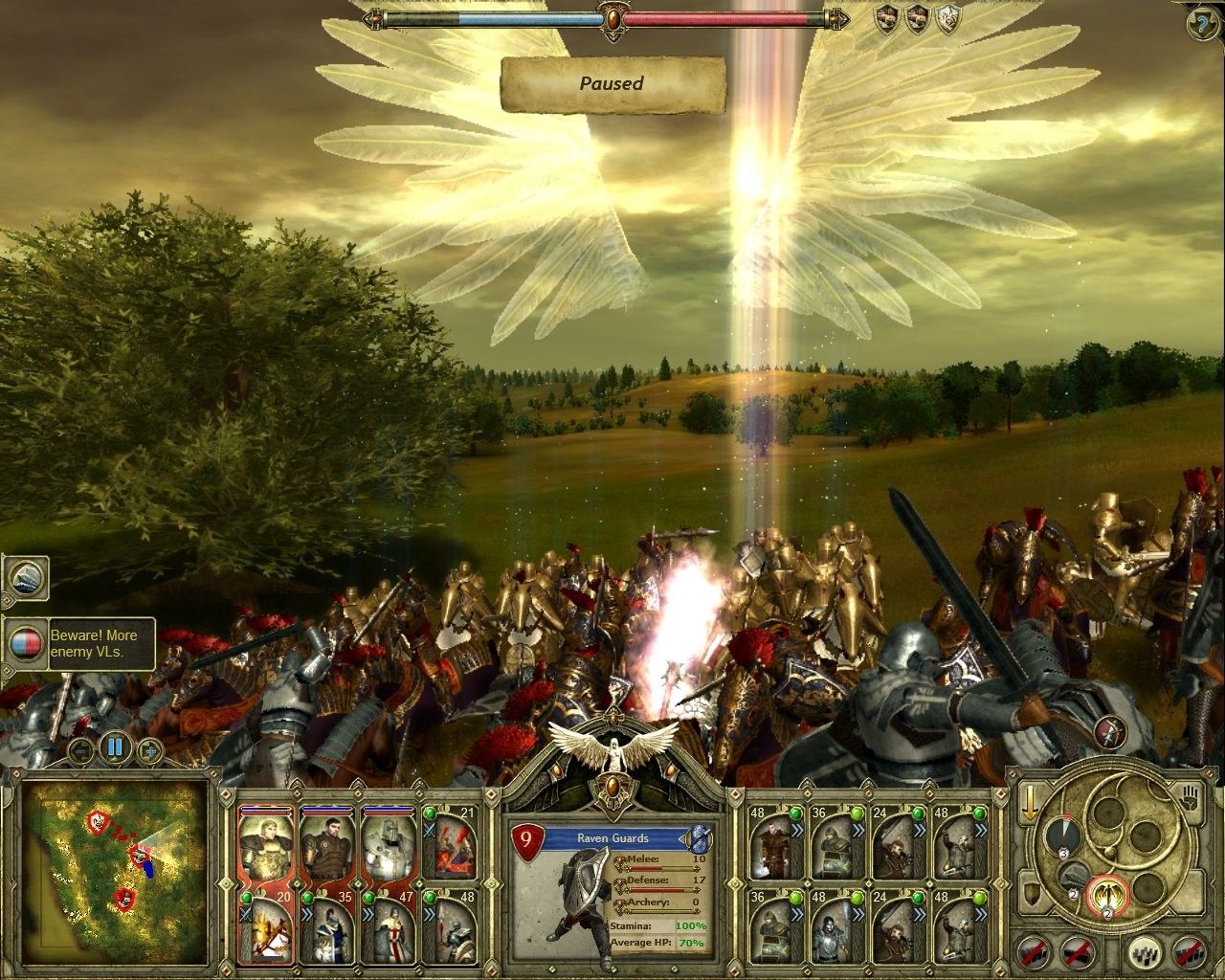Click the ship icon button on left edge

(24, 577)
